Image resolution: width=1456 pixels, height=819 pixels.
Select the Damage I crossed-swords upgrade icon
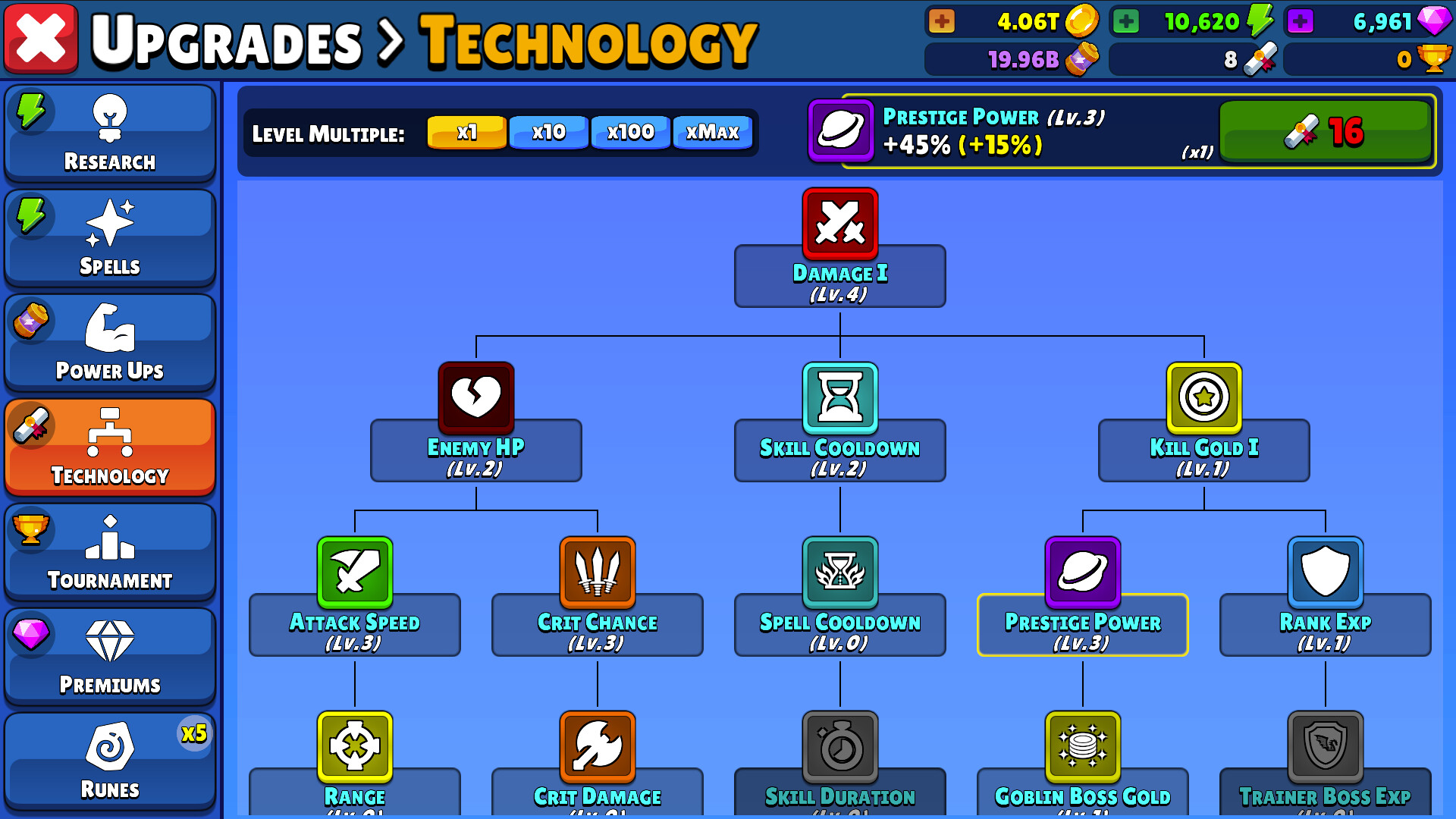pos(839,224)
